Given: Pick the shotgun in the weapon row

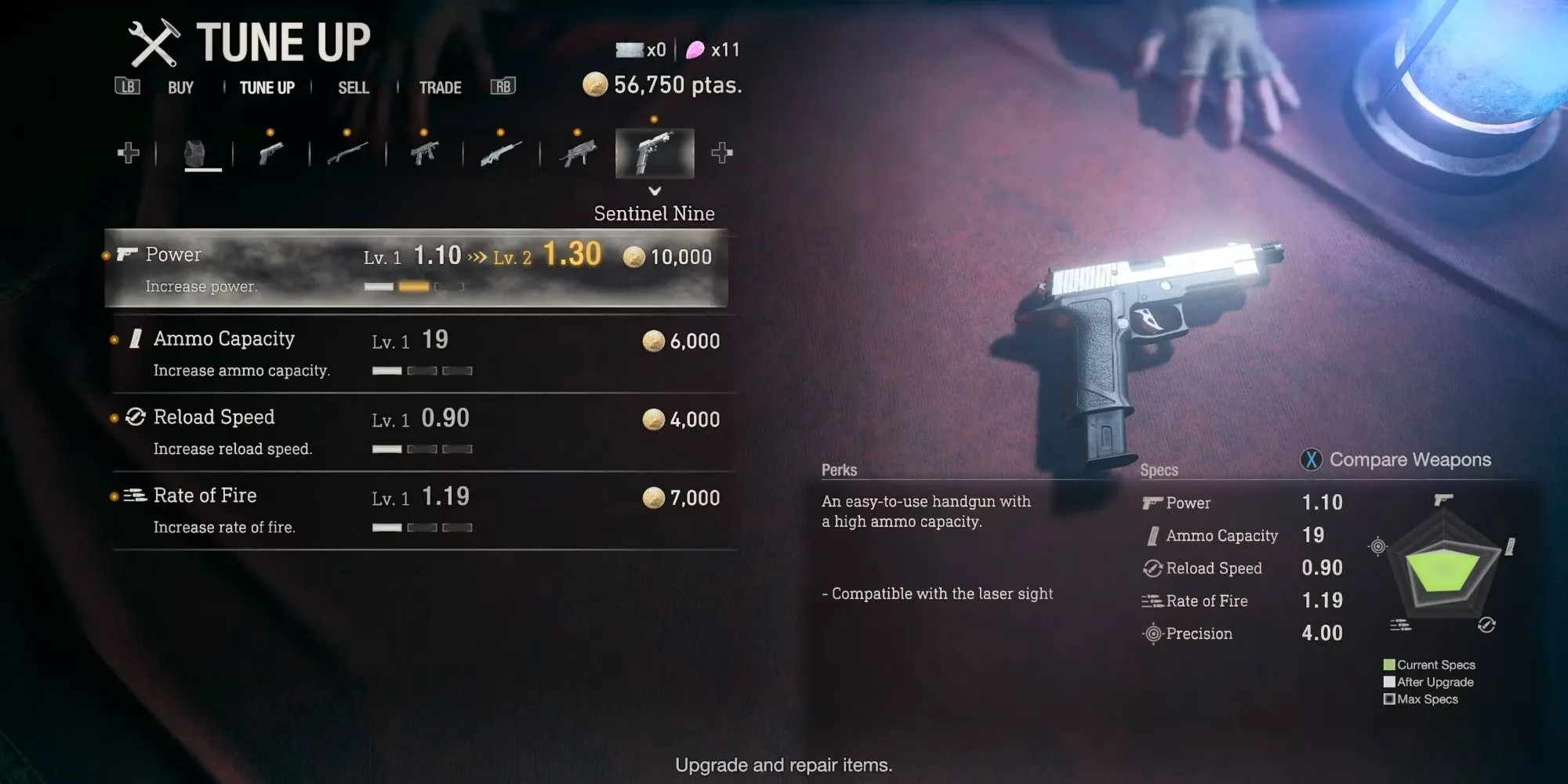Looking at the screenshot, I should (347, 153).
